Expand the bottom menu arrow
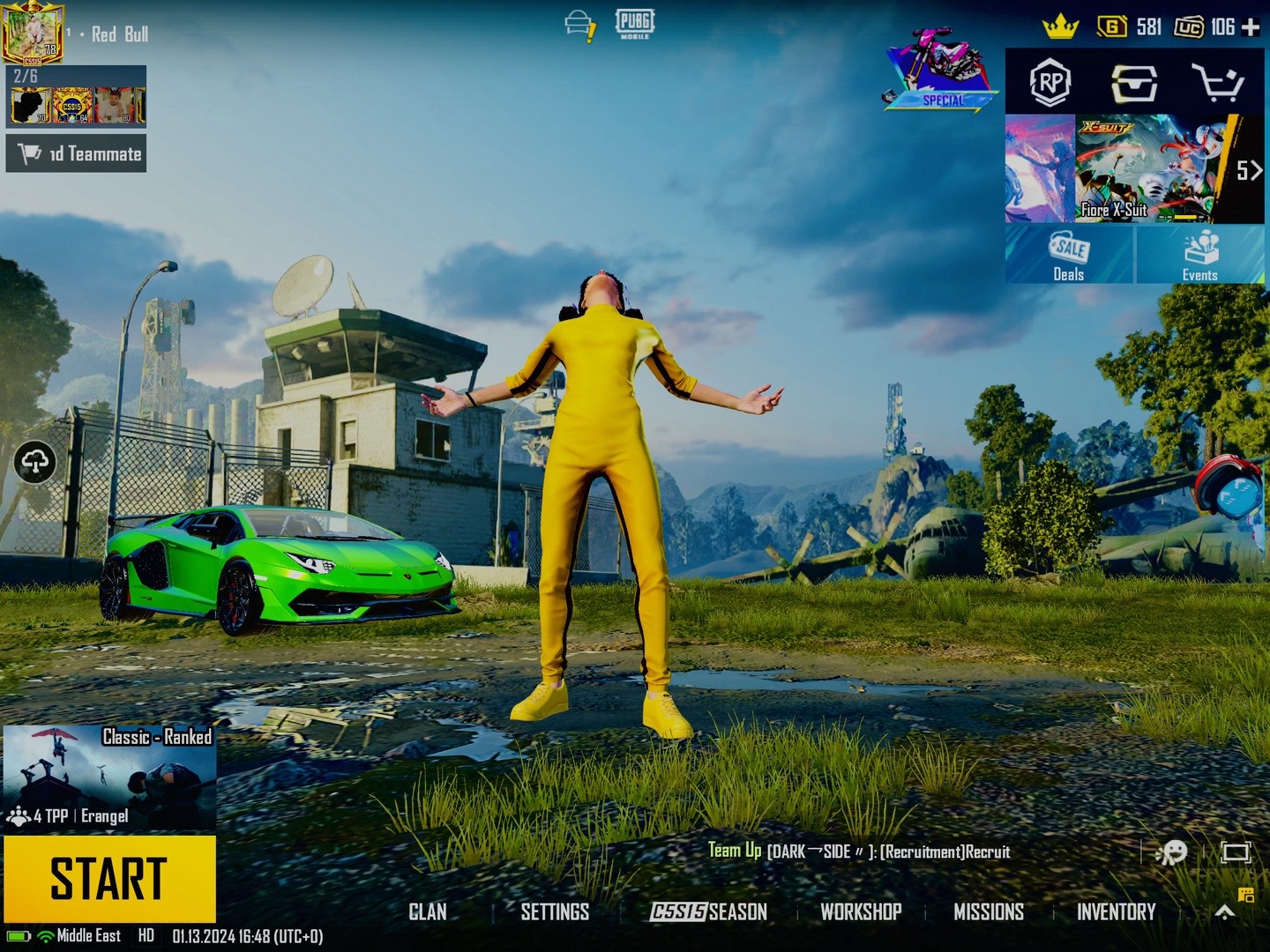 click(1224, 912)
